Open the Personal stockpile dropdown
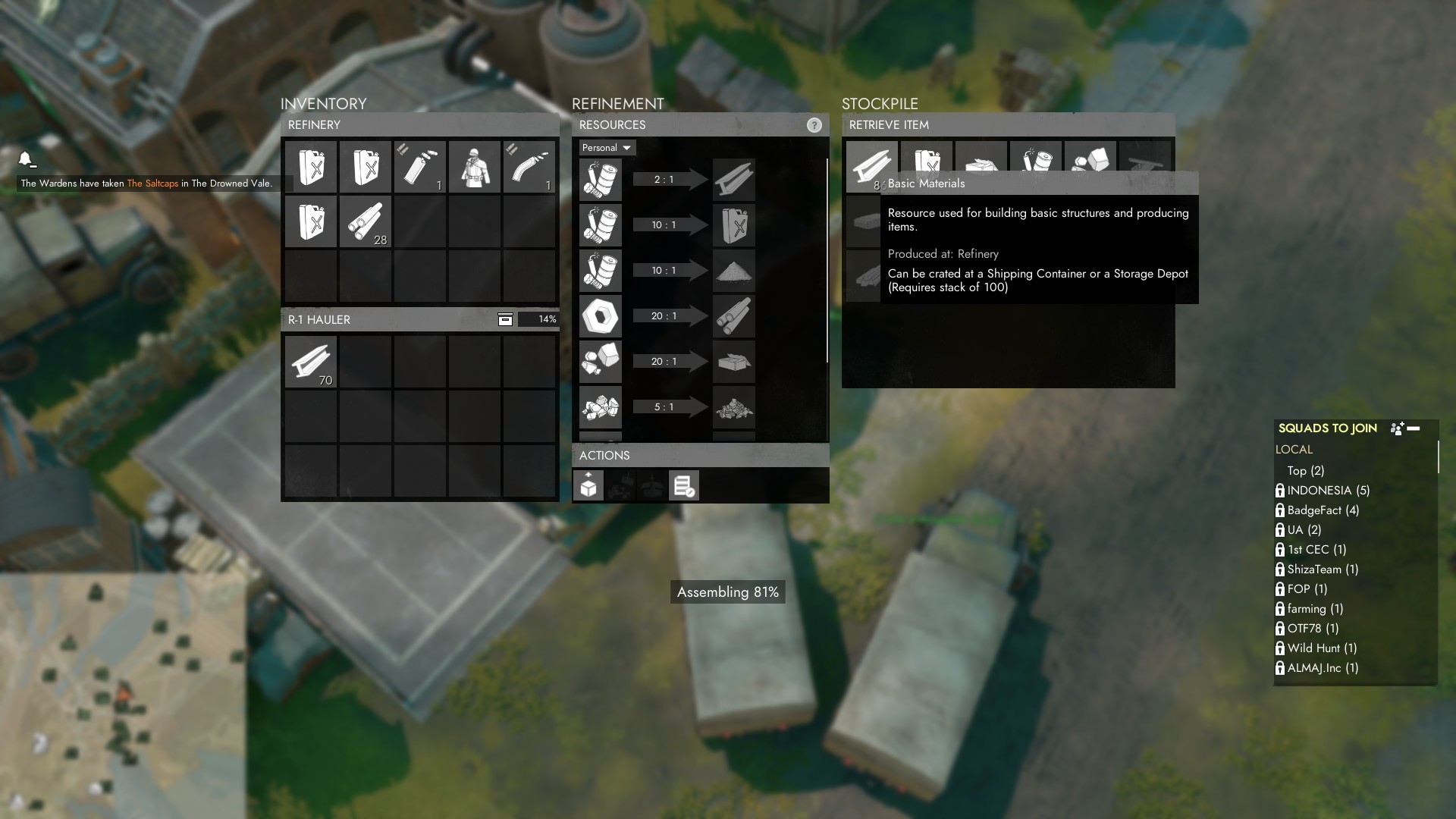This screenshot has height=819, width=1456. pyautogui.click(x=605, y=148)
